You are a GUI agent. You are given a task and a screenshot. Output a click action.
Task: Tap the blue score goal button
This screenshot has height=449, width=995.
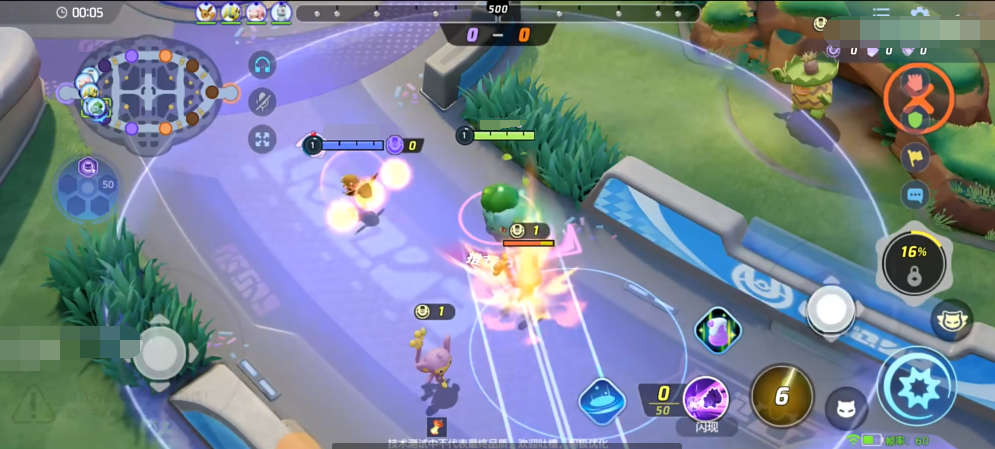pos(602,400)
